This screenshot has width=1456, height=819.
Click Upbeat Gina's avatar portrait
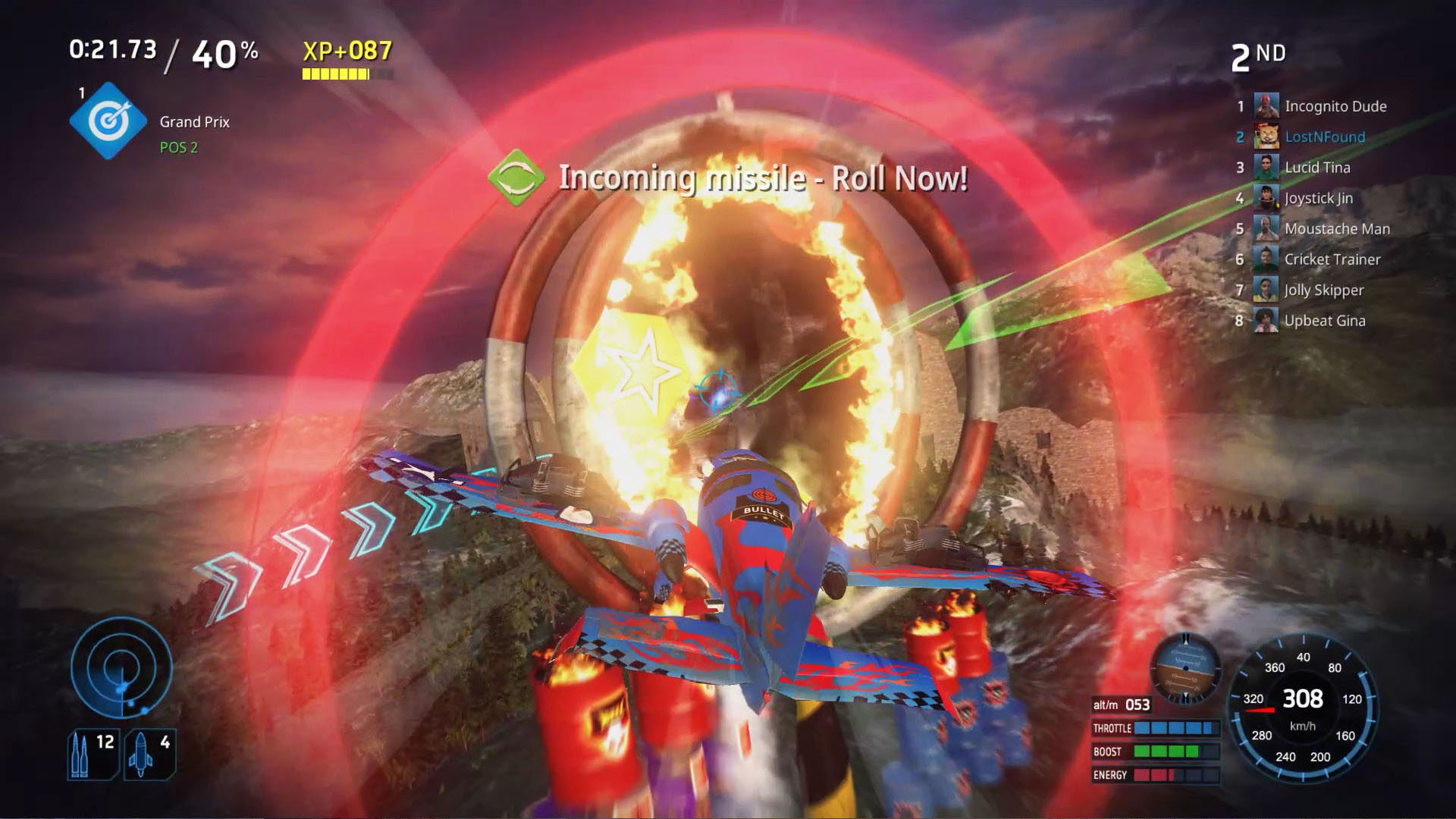click(x=1265, y=320)
